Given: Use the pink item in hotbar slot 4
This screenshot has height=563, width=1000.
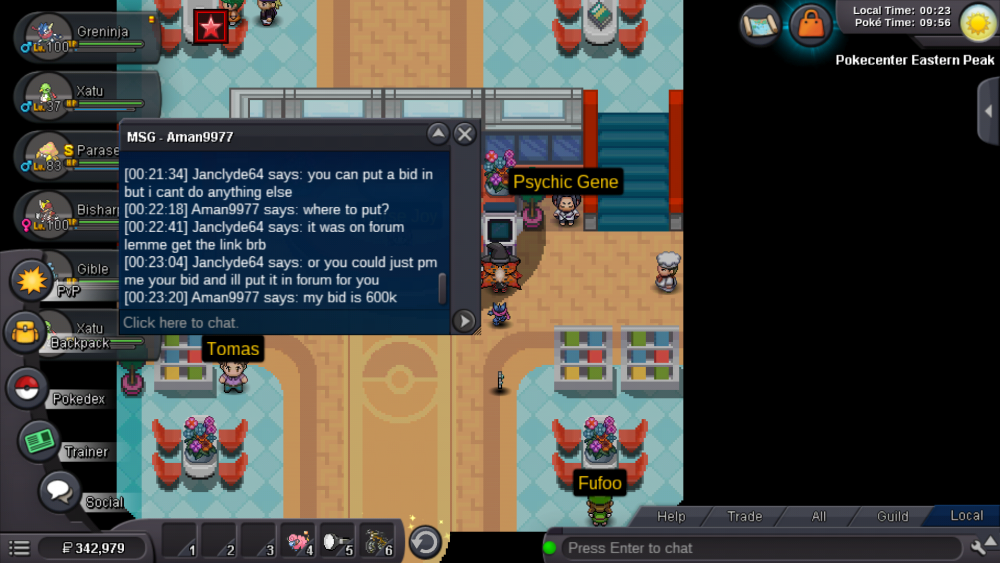Looking at the screenshot, I should click(x=297, y=541).
